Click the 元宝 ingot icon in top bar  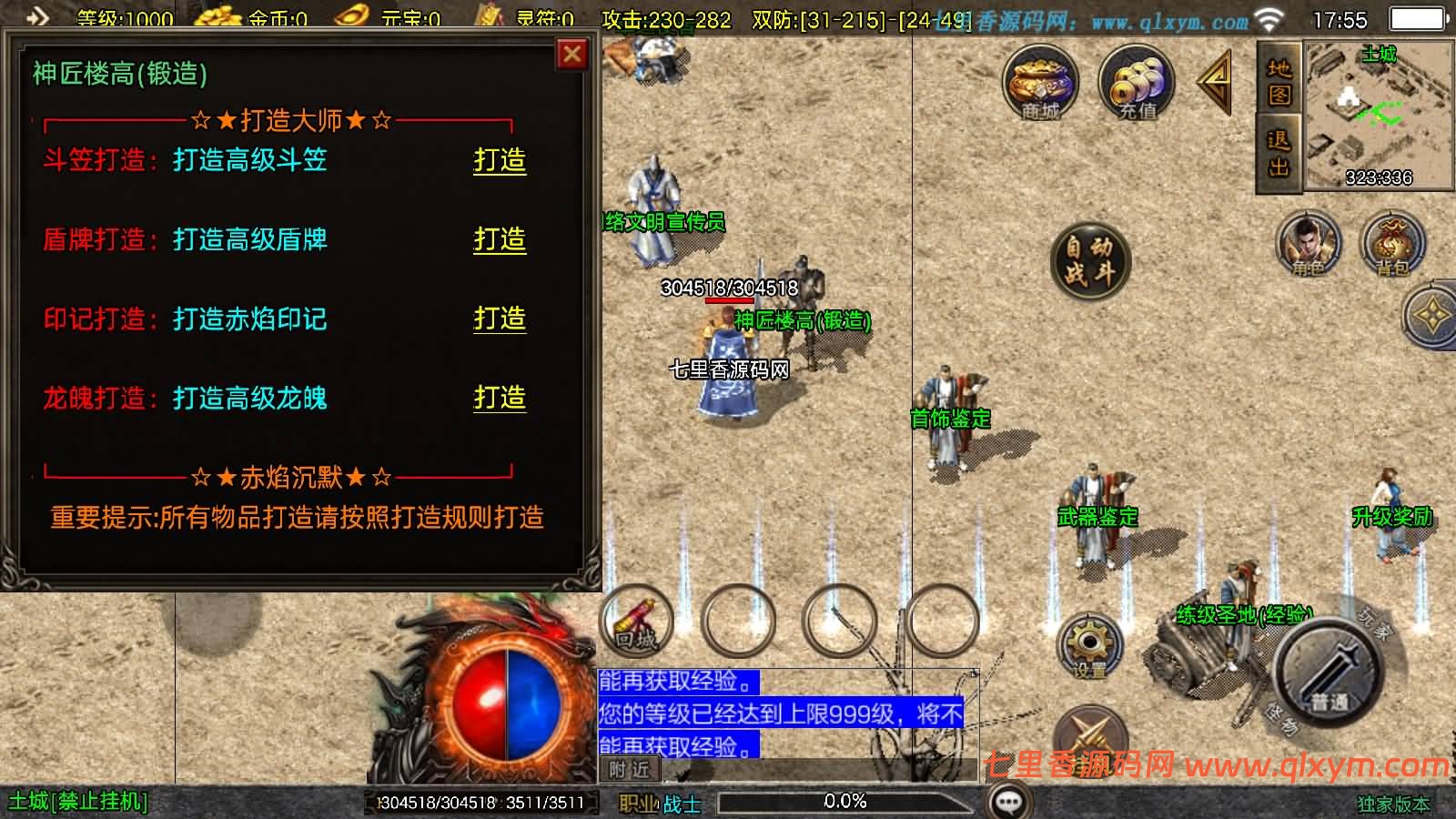(x=353, y=15)
